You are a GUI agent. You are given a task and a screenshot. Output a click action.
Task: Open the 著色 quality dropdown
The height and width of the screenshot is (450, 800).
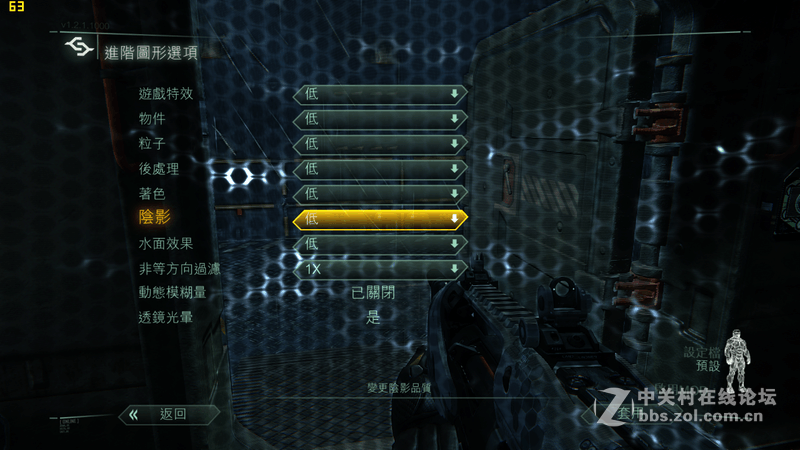[x=380, y=194]
